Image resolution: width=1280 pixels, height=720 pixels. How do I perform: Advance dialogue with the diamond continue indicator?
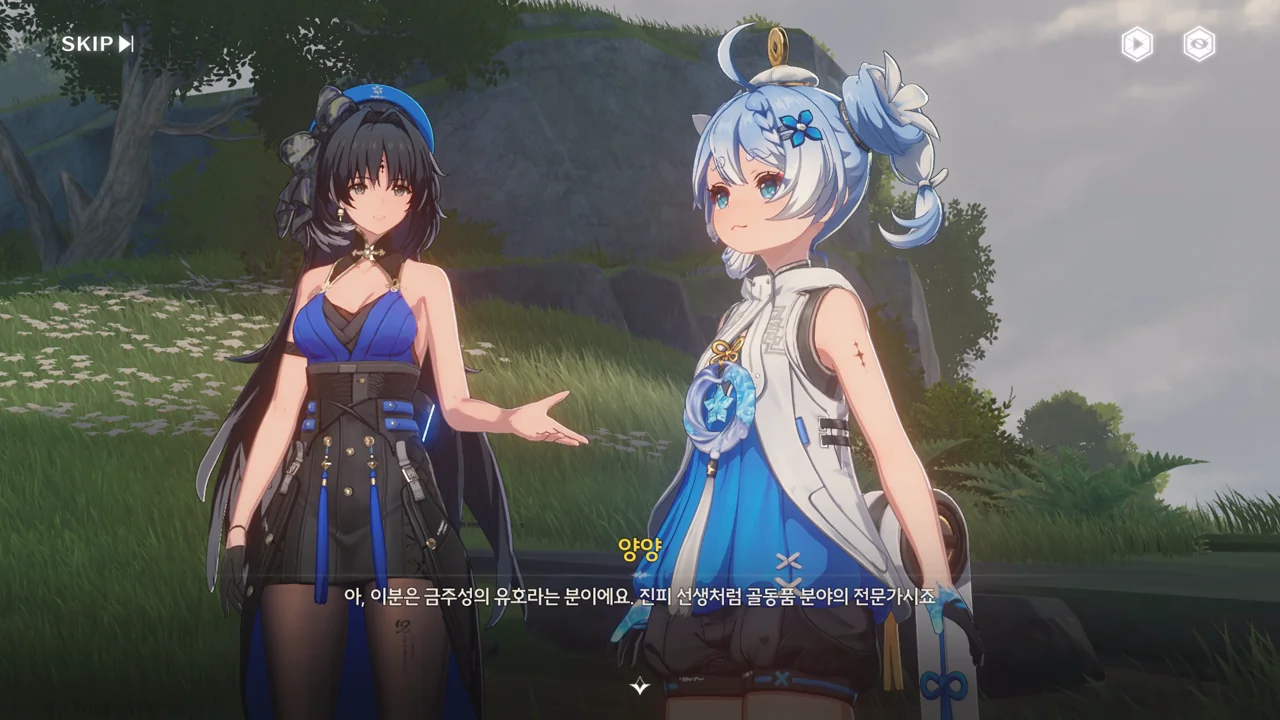tap(640, 686)
